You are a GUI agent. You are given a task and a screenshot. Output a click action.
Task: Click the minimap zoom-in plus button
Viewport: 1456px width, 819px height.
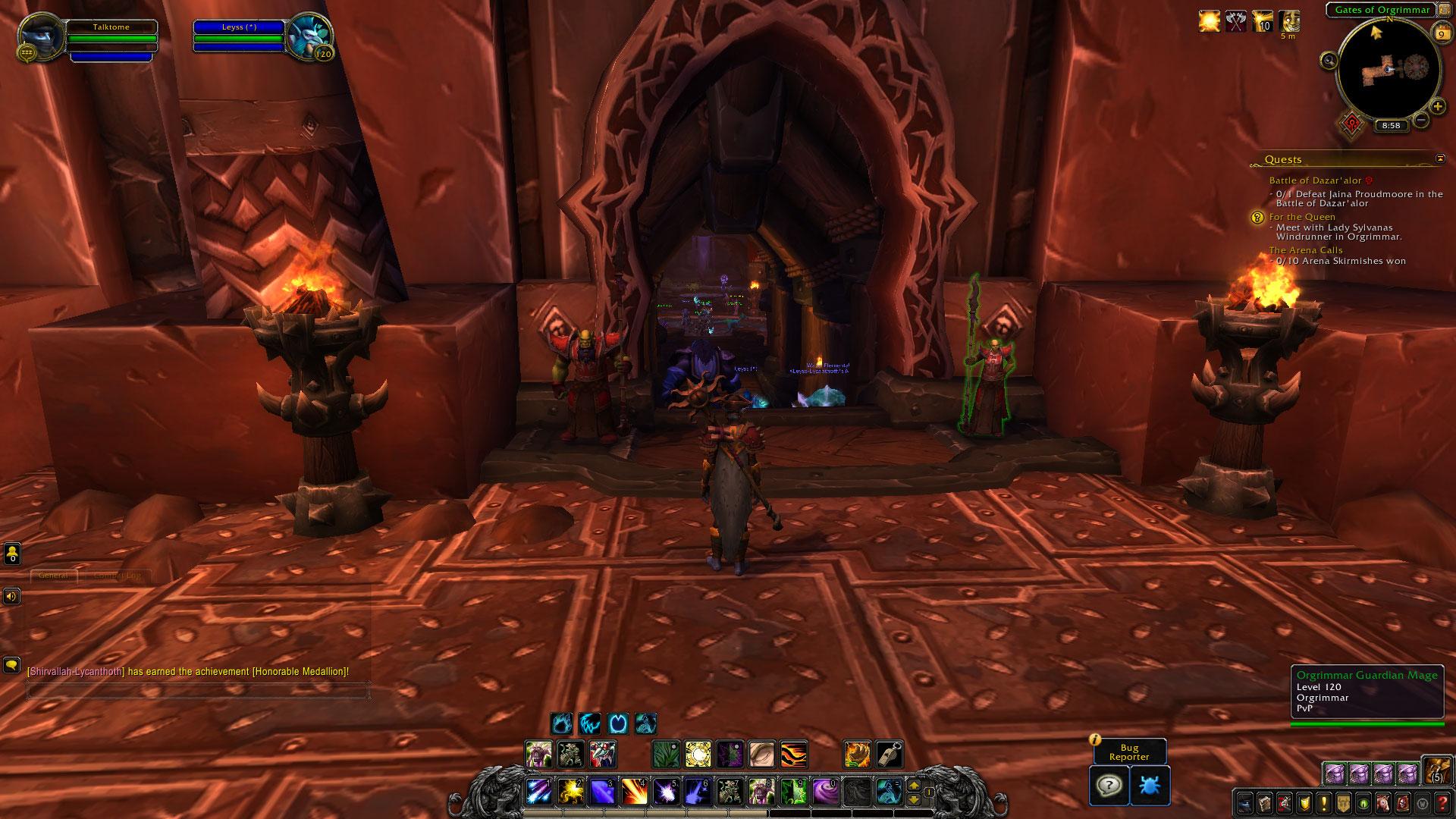(1437, 107)
